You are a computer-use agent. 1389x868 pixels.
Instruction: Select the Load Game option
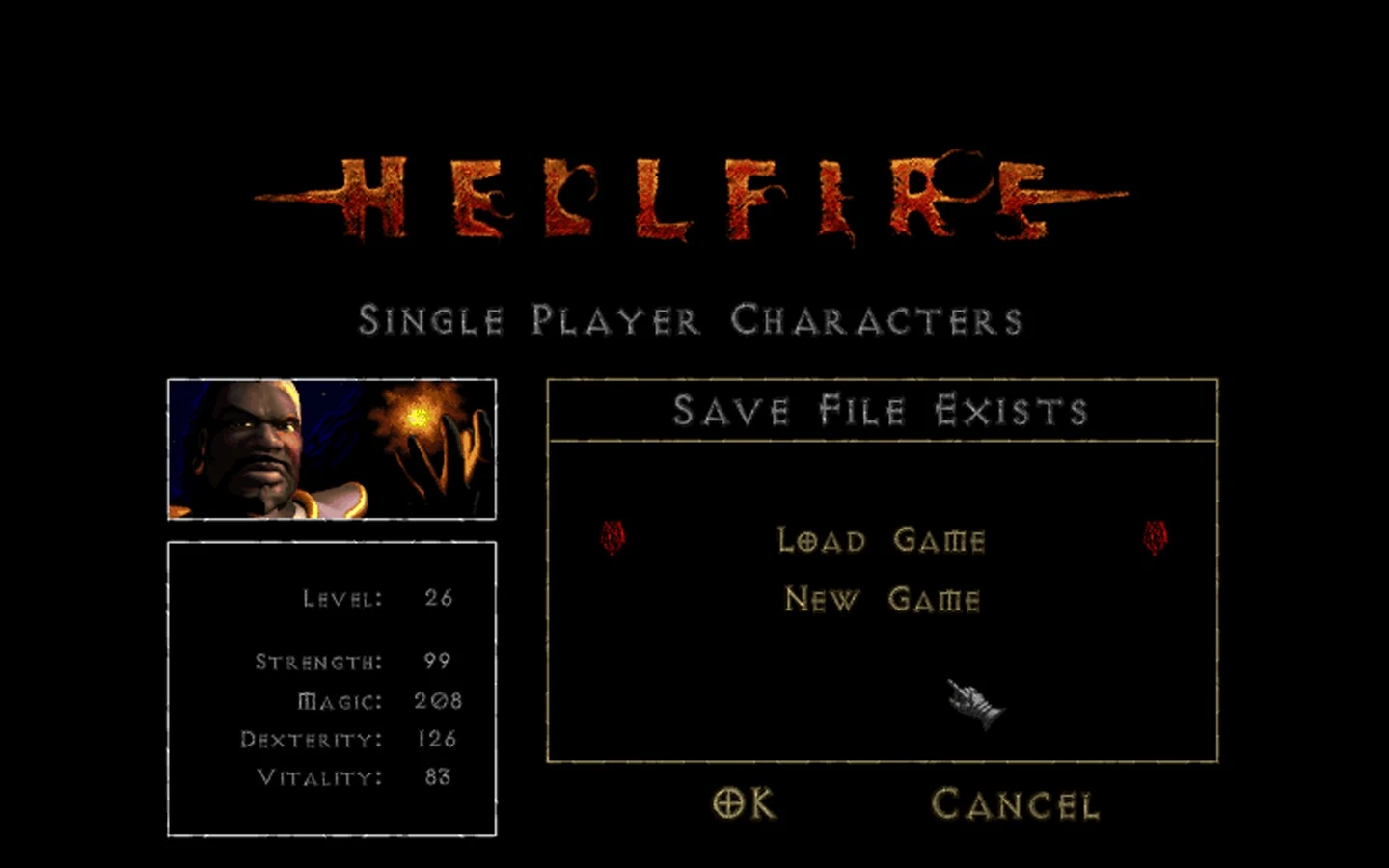click(882, 540)
